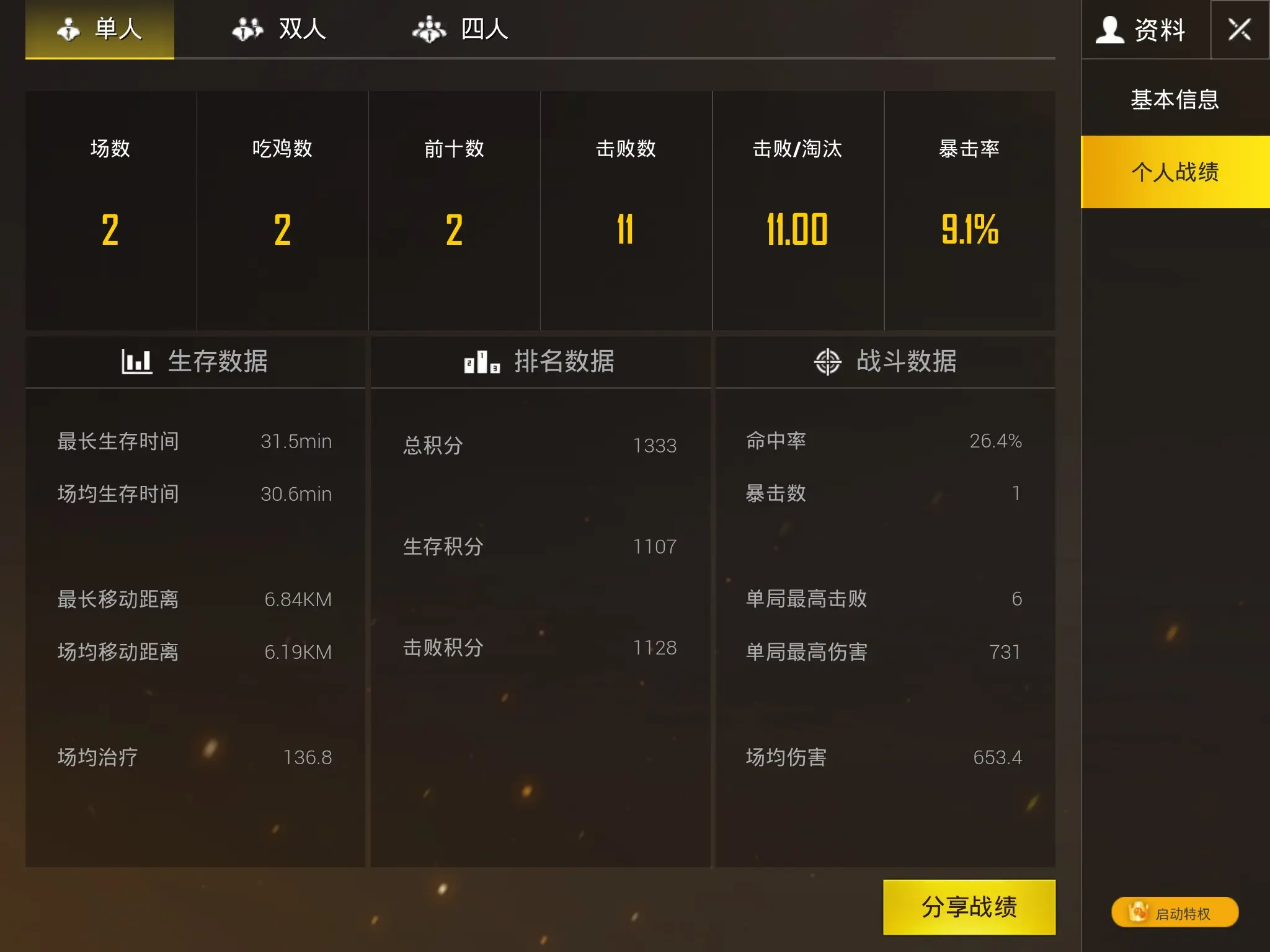Click the bar chart icon beside 生存数据

tap(138, 361)
